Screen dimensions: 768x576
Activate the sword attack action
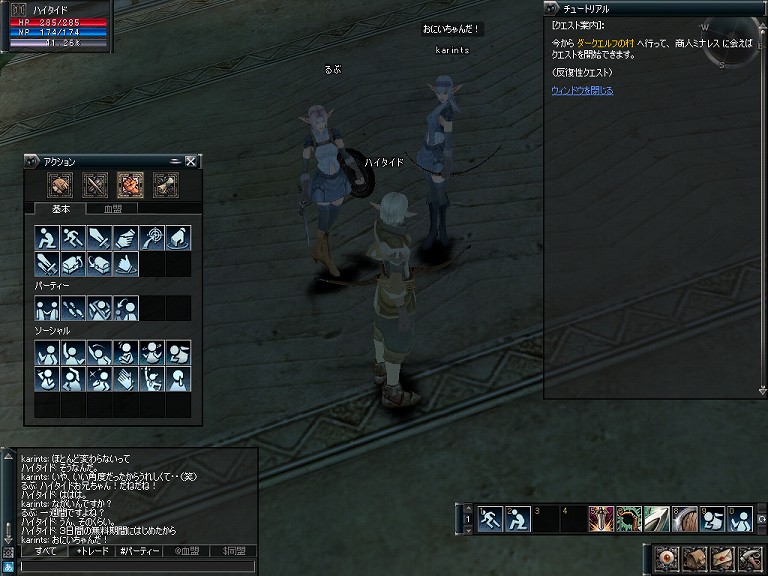99,237
